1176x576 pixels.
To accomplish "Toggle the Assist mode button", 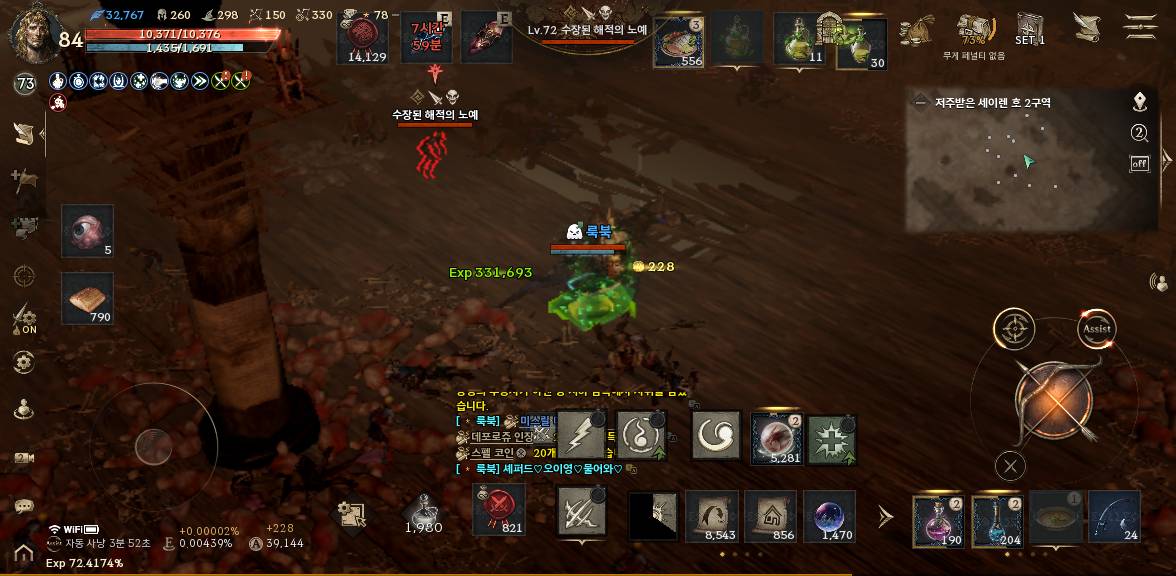I will click(1096, 329).
